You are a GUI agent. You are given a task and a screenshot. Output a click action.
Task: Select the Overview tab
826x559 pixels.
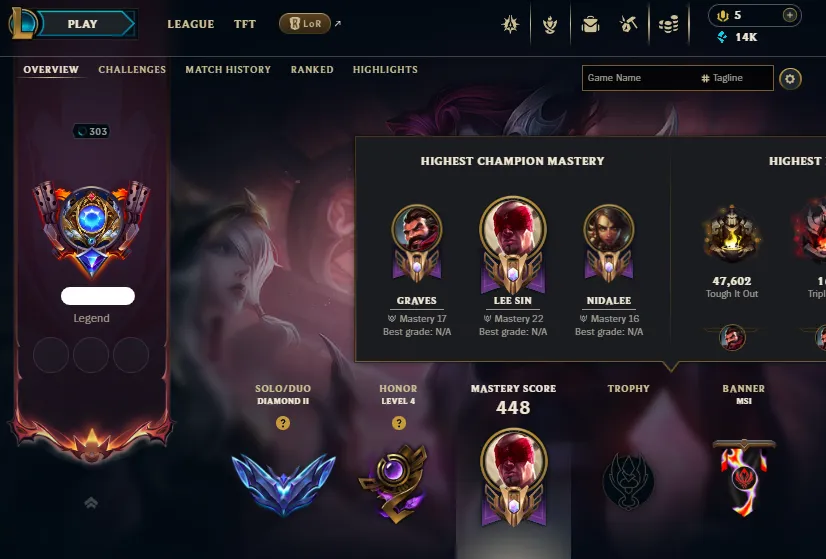(x=51, y=70)
